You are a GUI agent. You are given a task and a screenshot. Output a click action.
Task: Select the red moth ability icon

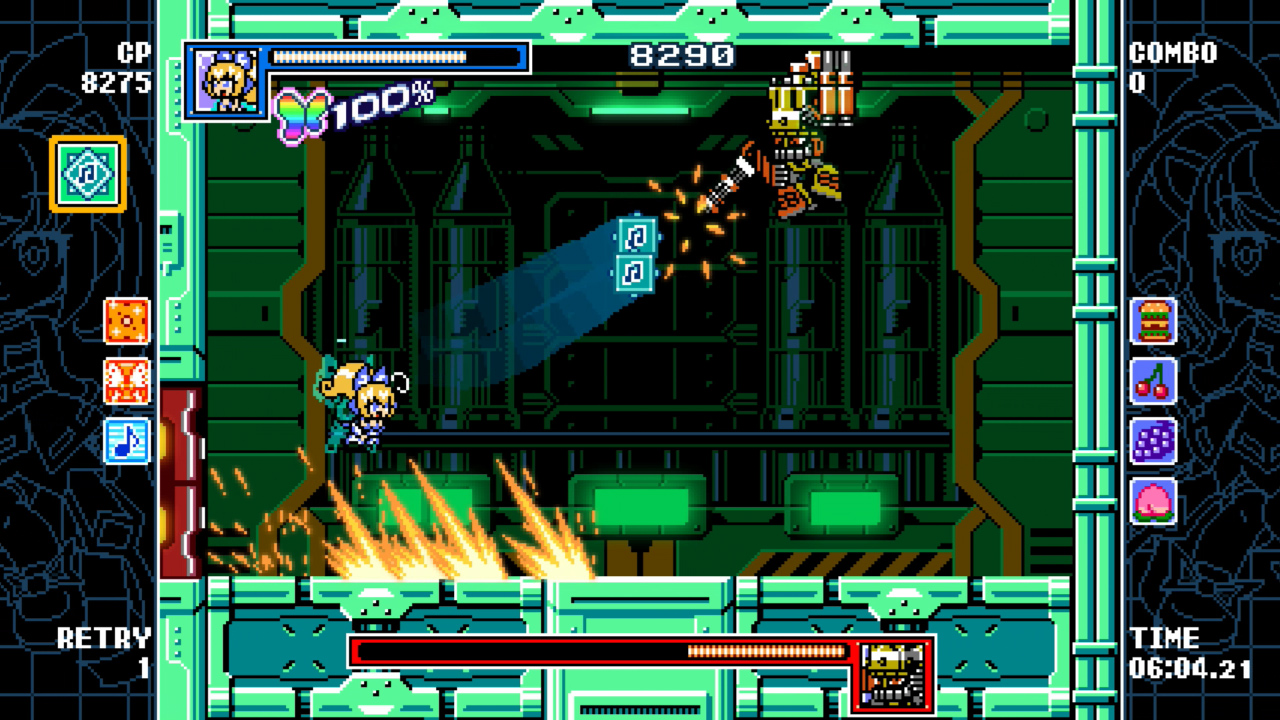128,382
